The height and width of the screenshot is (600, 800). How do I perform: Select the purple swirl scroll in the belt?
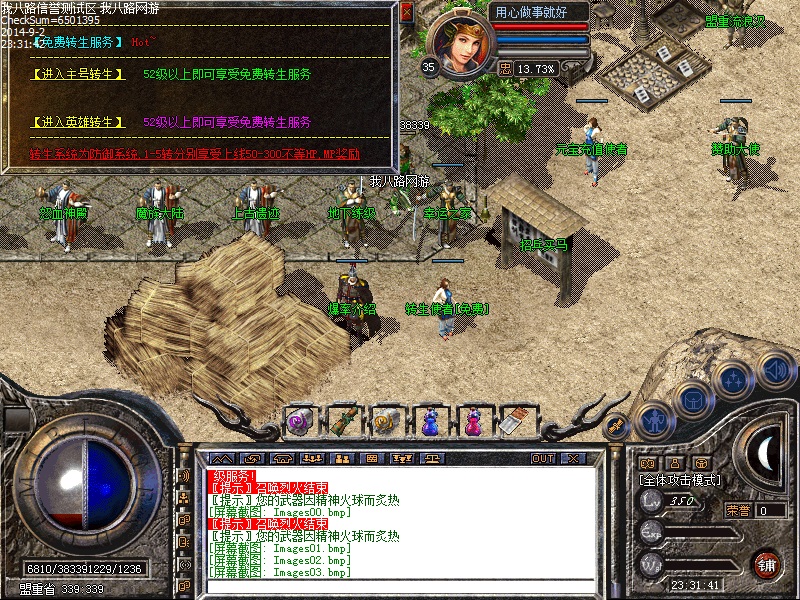300,420
